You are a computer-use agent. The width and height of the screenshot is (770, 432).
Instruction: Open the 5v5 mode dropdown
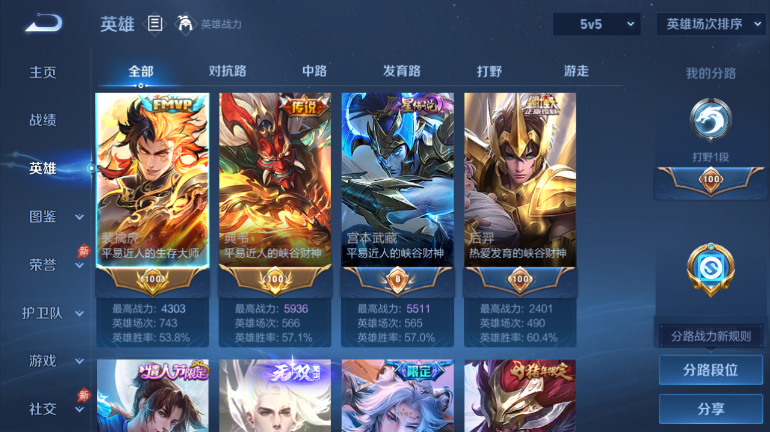tap(596, 24)
